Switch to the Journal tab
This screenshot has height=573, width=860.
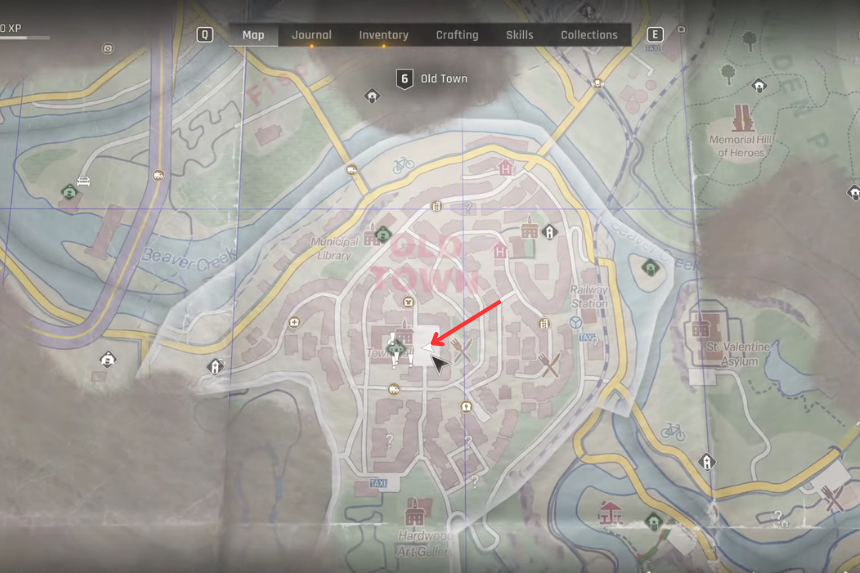[311, 35]
